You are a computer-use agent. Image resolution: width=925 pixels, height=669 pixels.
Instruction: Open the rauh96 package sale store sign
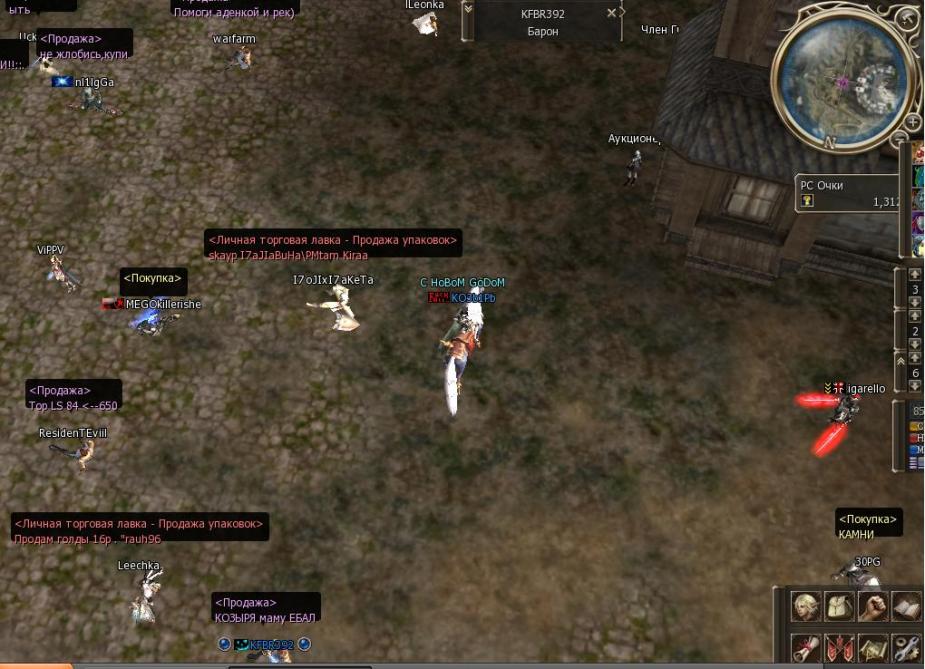coord(140,530)
